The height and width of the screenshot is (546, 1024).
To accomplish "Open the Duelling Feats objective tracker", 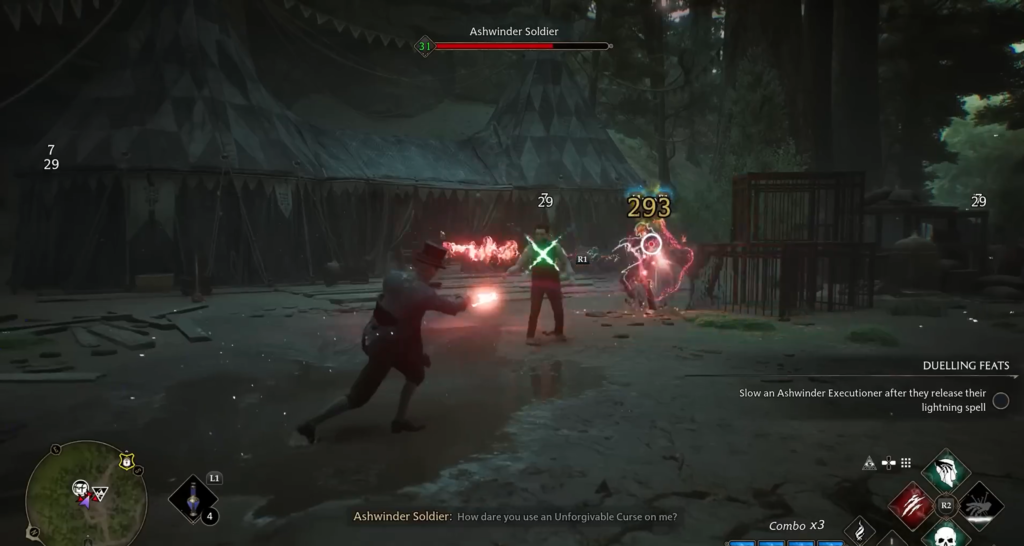I will click(x=965, y=366).
